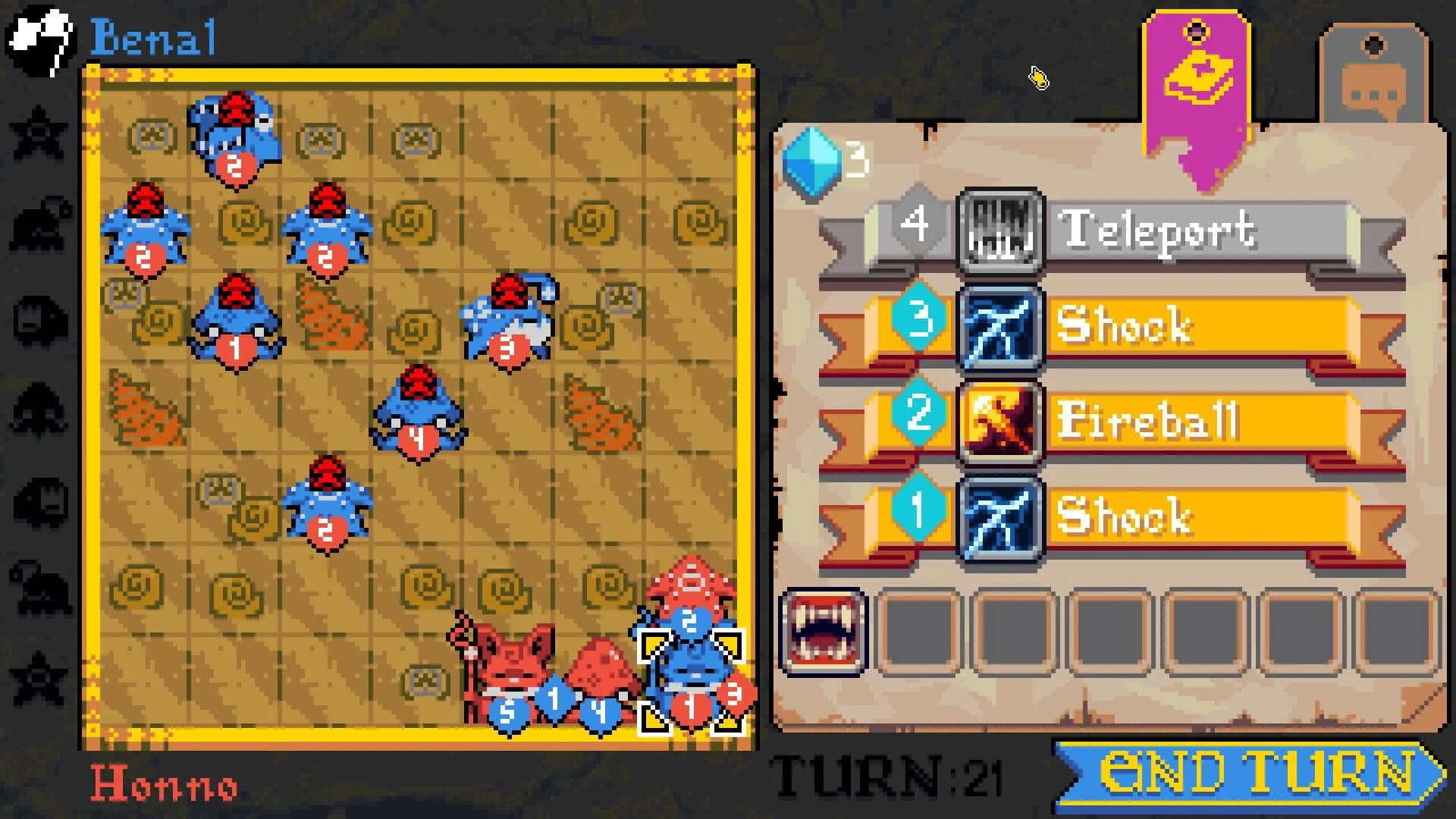Select the blue wizard with 4 health
The width and height of the screenshot is (1456, 819).
(x=416, y=409)
